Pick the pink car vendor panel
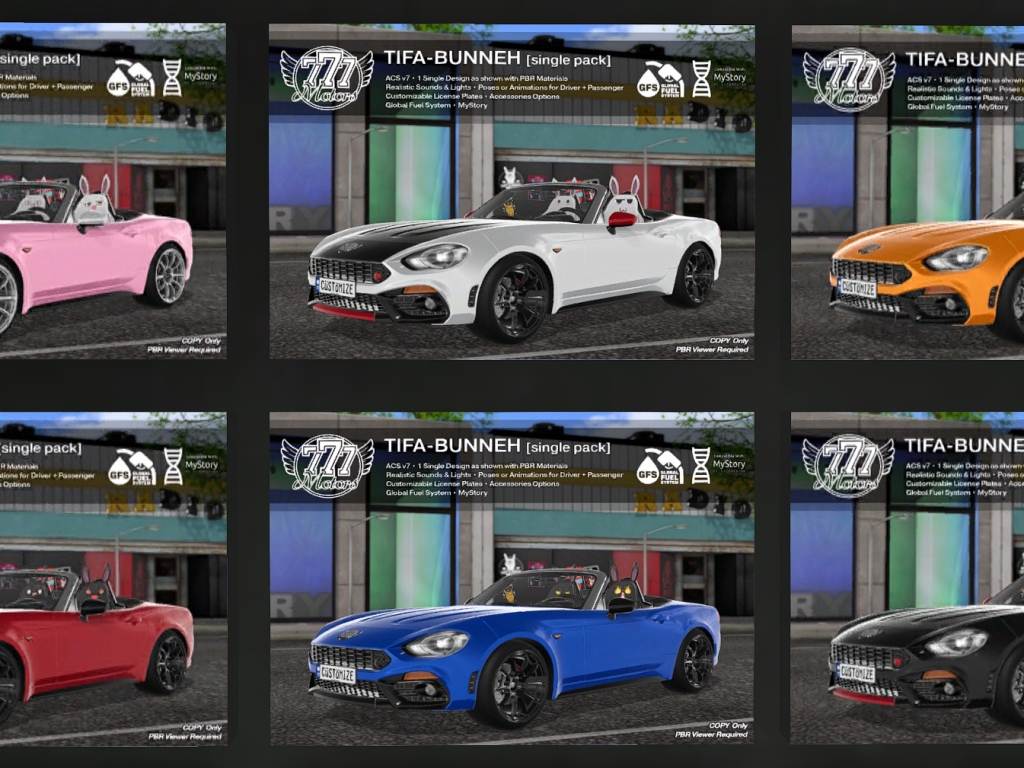 112,192
